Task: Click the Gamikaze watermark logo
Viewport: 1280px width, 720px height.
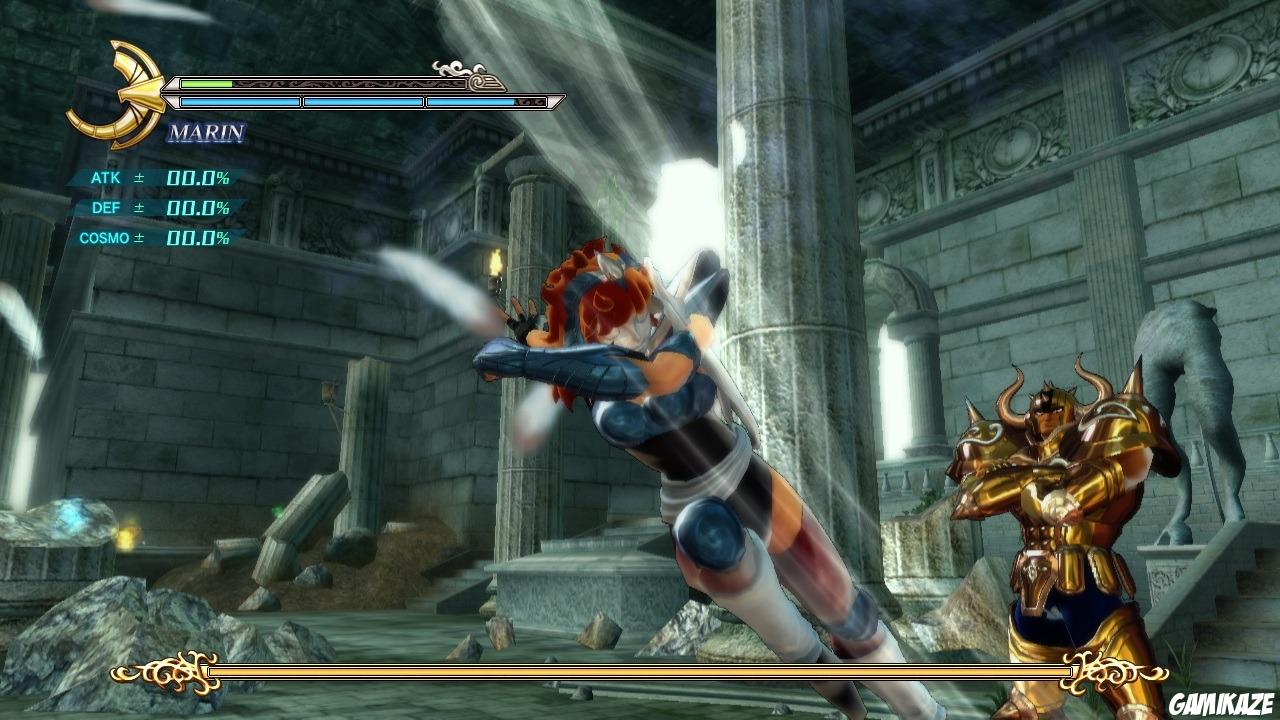Action: click(1222, 703)
